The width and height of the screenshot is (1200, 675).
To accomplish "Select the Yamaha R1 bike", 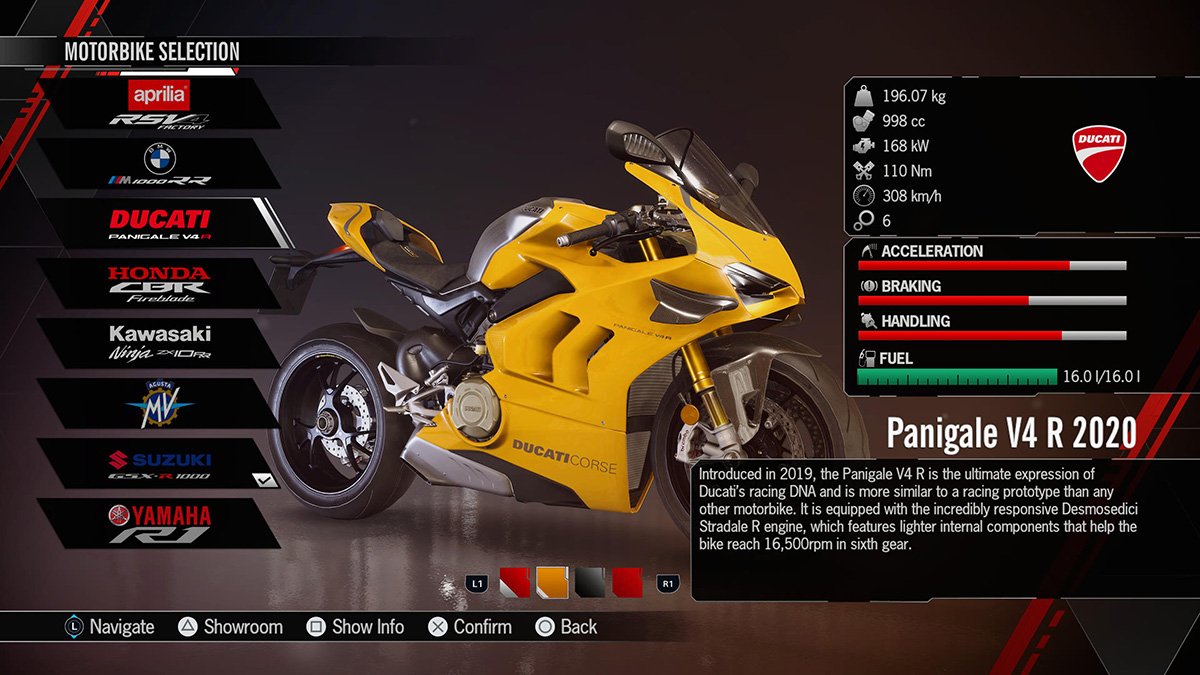I will pyautogui.click(x=158, y=524).
